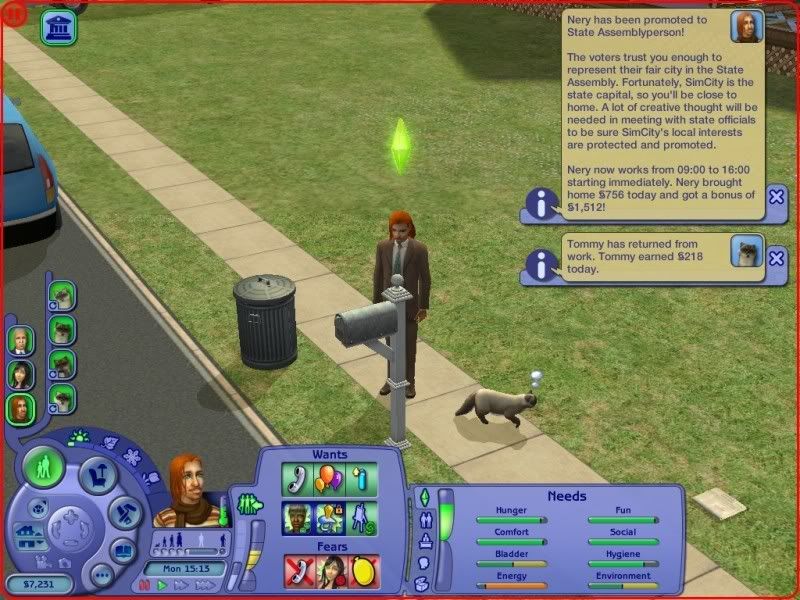Select the red-haired Sim's portrait
800x600 pixels.
21,408
